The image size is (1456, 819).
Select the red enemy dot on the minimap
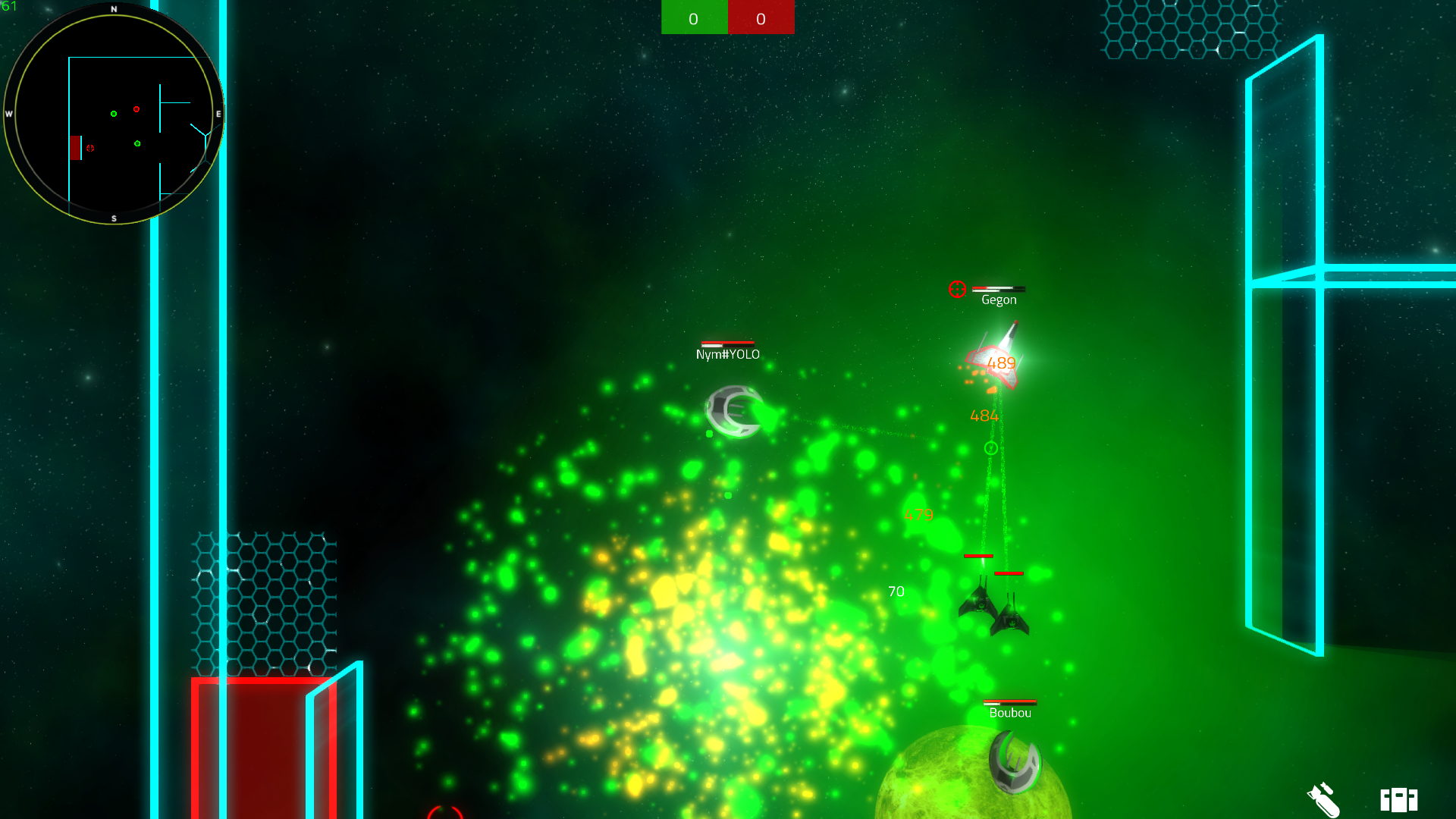136,109
